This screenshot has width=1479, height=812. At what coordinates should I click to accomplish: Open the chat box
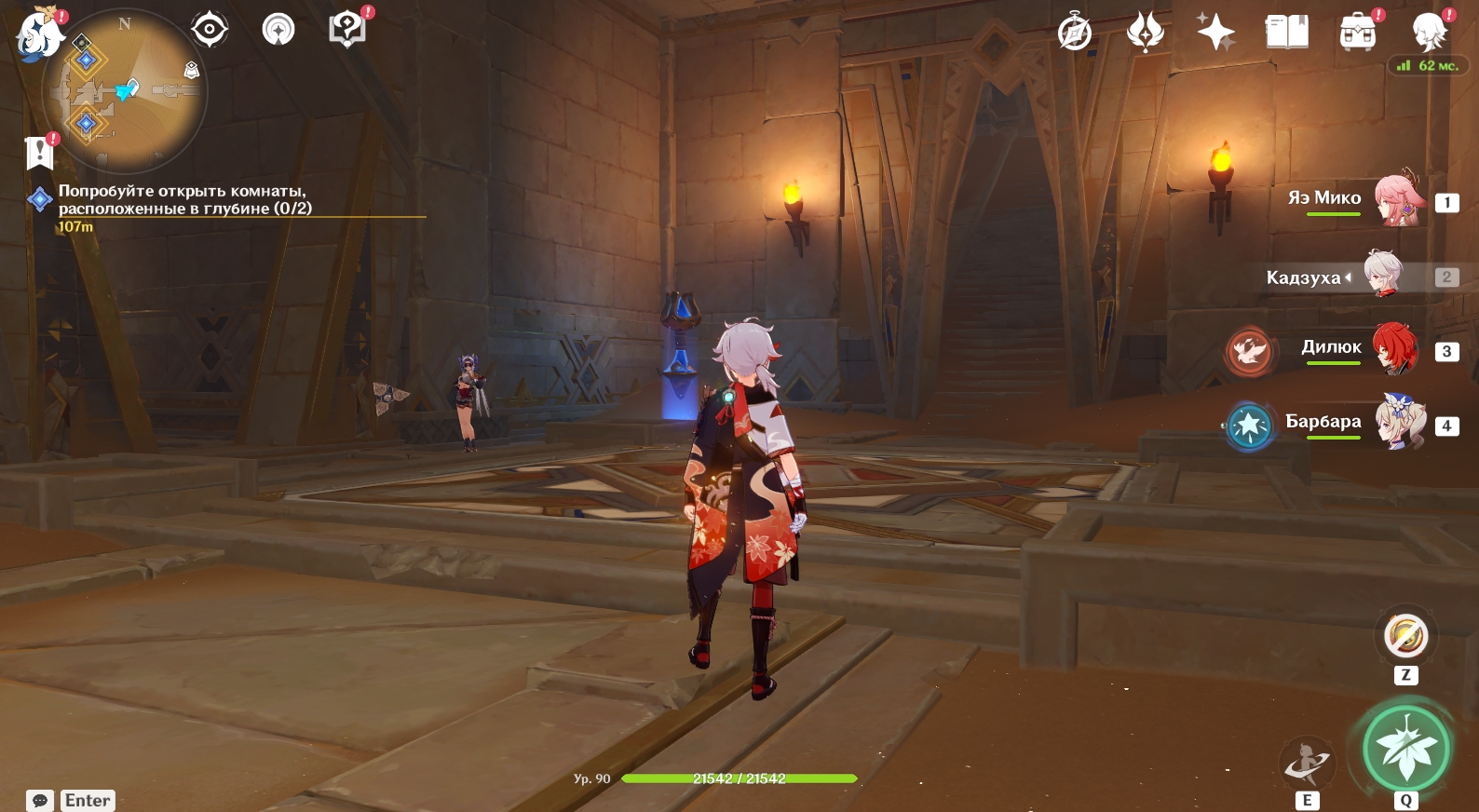40,801
